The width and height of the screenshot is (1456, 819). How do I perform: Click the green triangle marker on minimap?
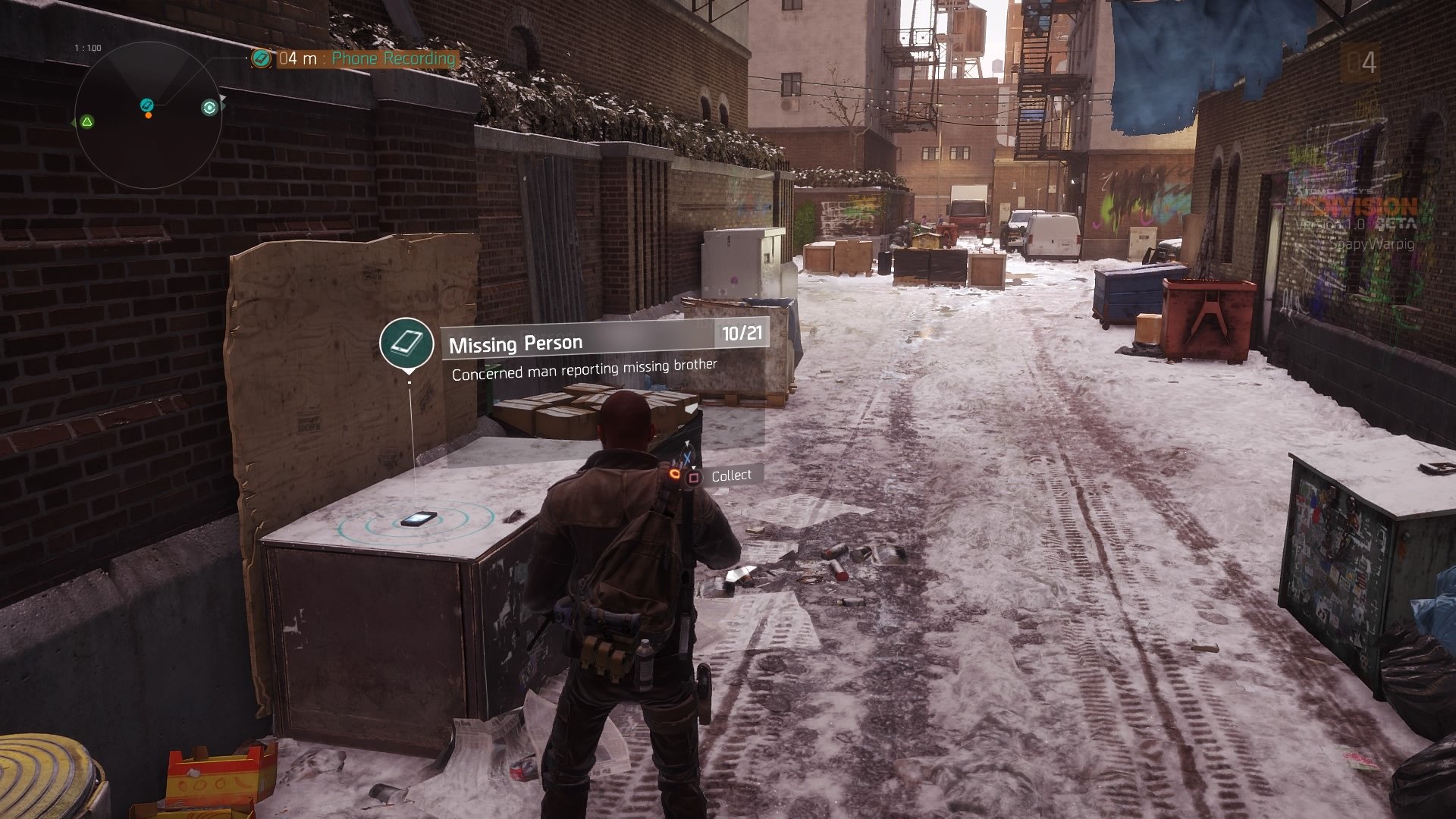click(87, 121)
